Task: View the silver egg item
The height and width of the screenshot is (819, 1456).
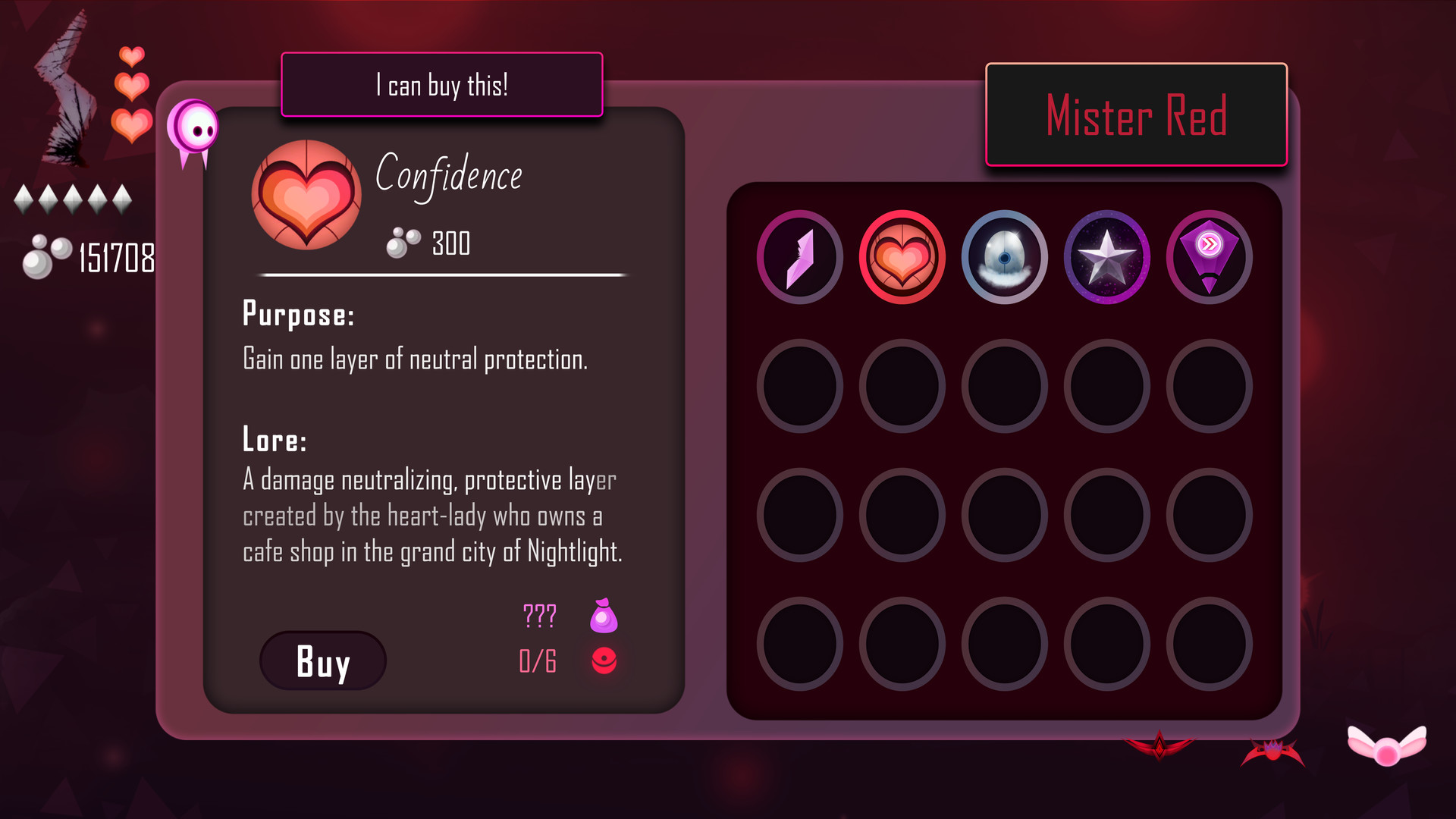Action: coord(1003,257)
